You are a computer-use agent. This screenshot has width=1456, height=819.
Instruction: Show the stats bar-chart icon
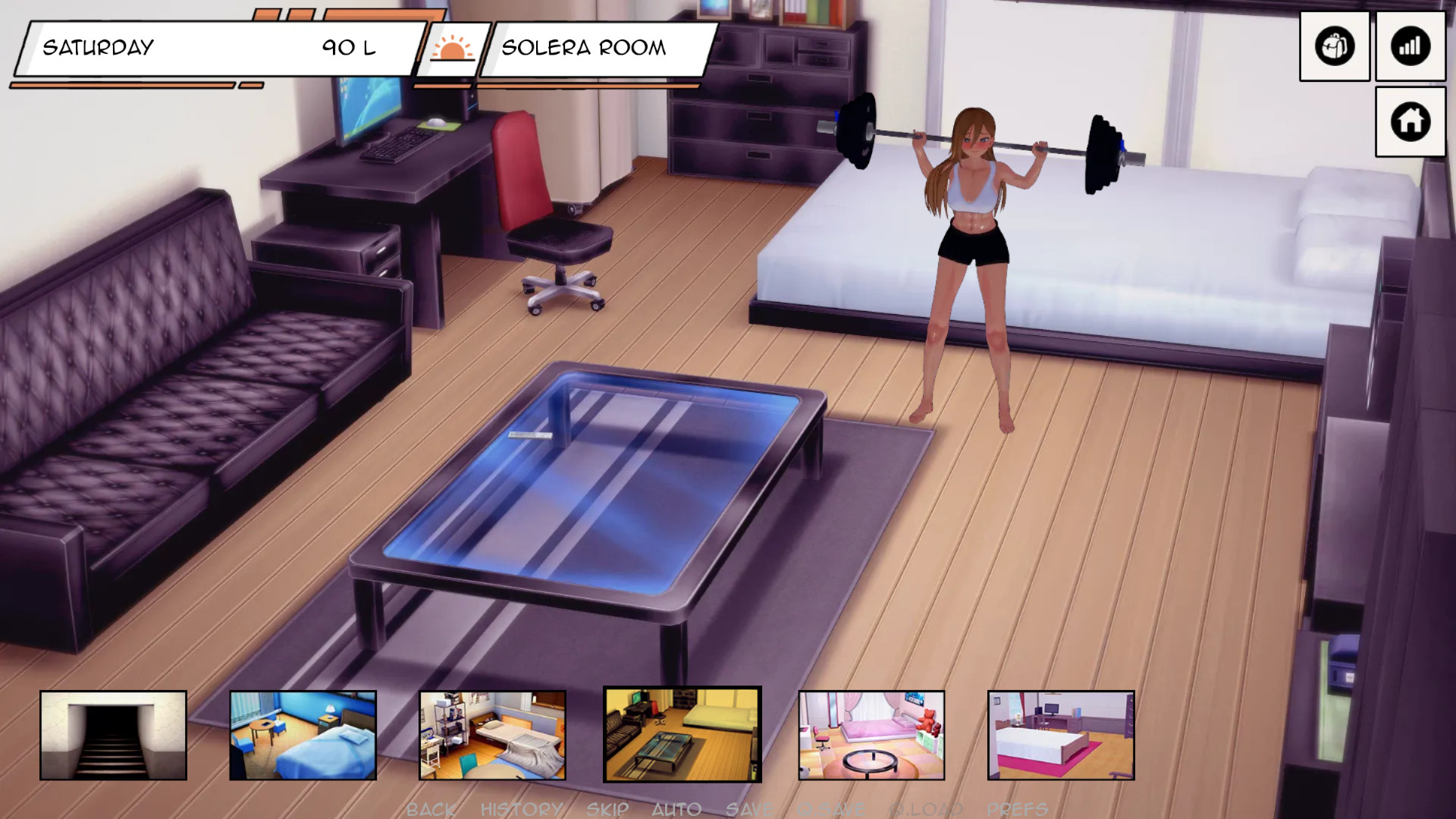click(x=1410, y=46)
